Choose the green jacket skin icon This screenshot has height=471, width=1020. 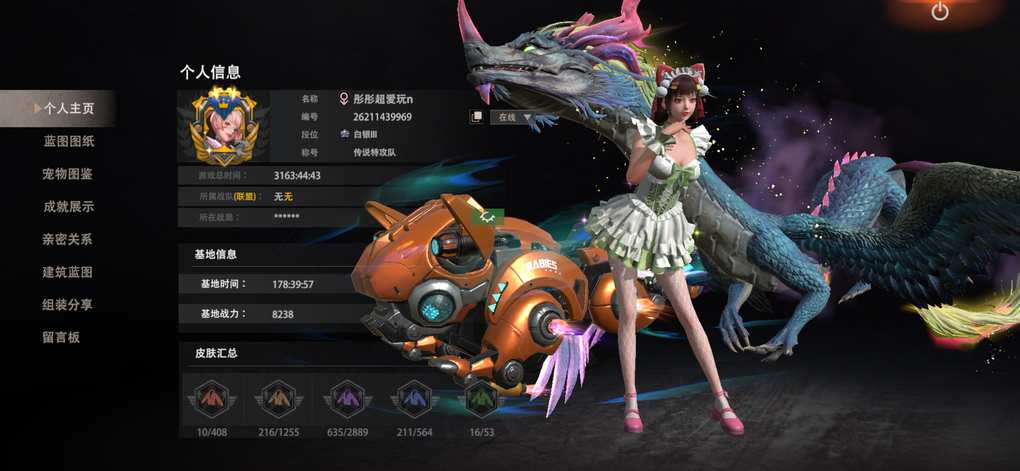[481, 399]
